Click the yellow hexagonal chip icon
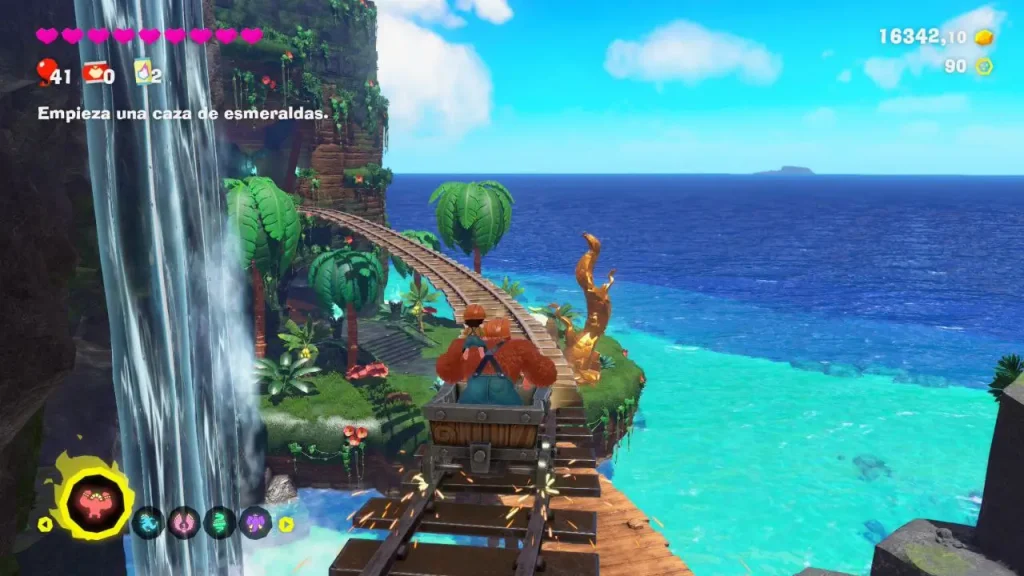 point(983,66)
